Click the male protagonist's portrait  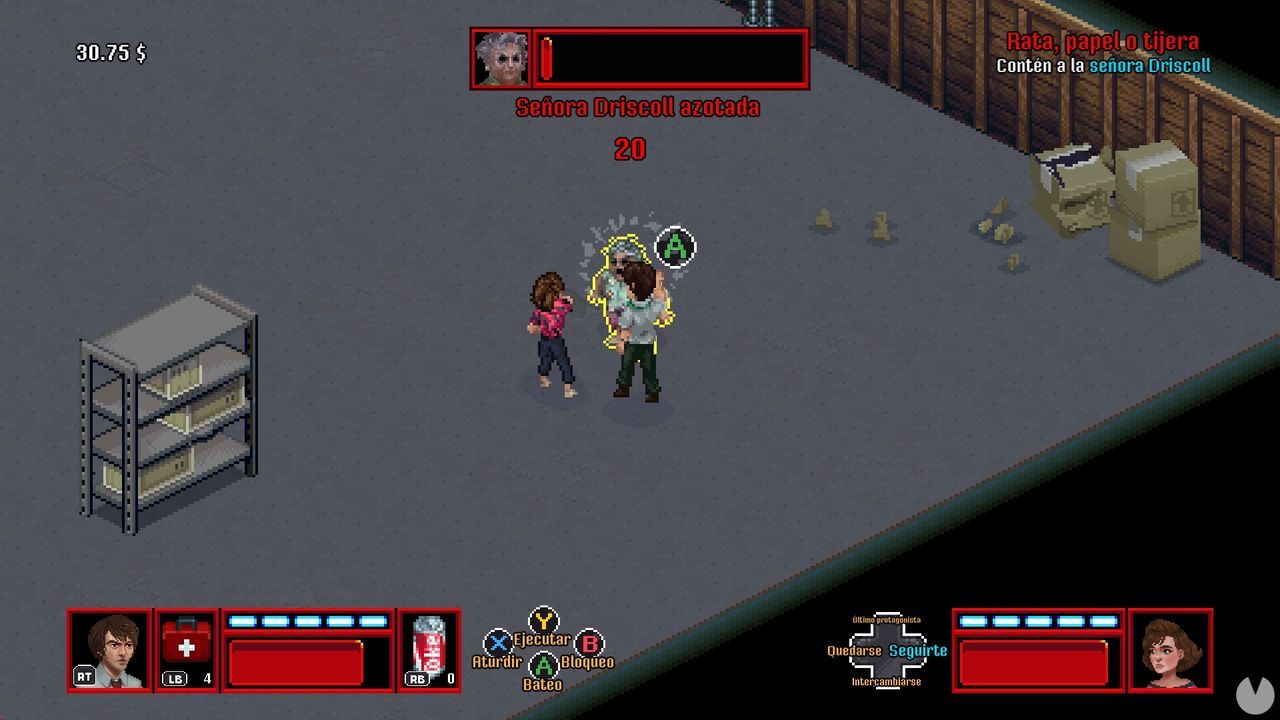tap(112, 651)
